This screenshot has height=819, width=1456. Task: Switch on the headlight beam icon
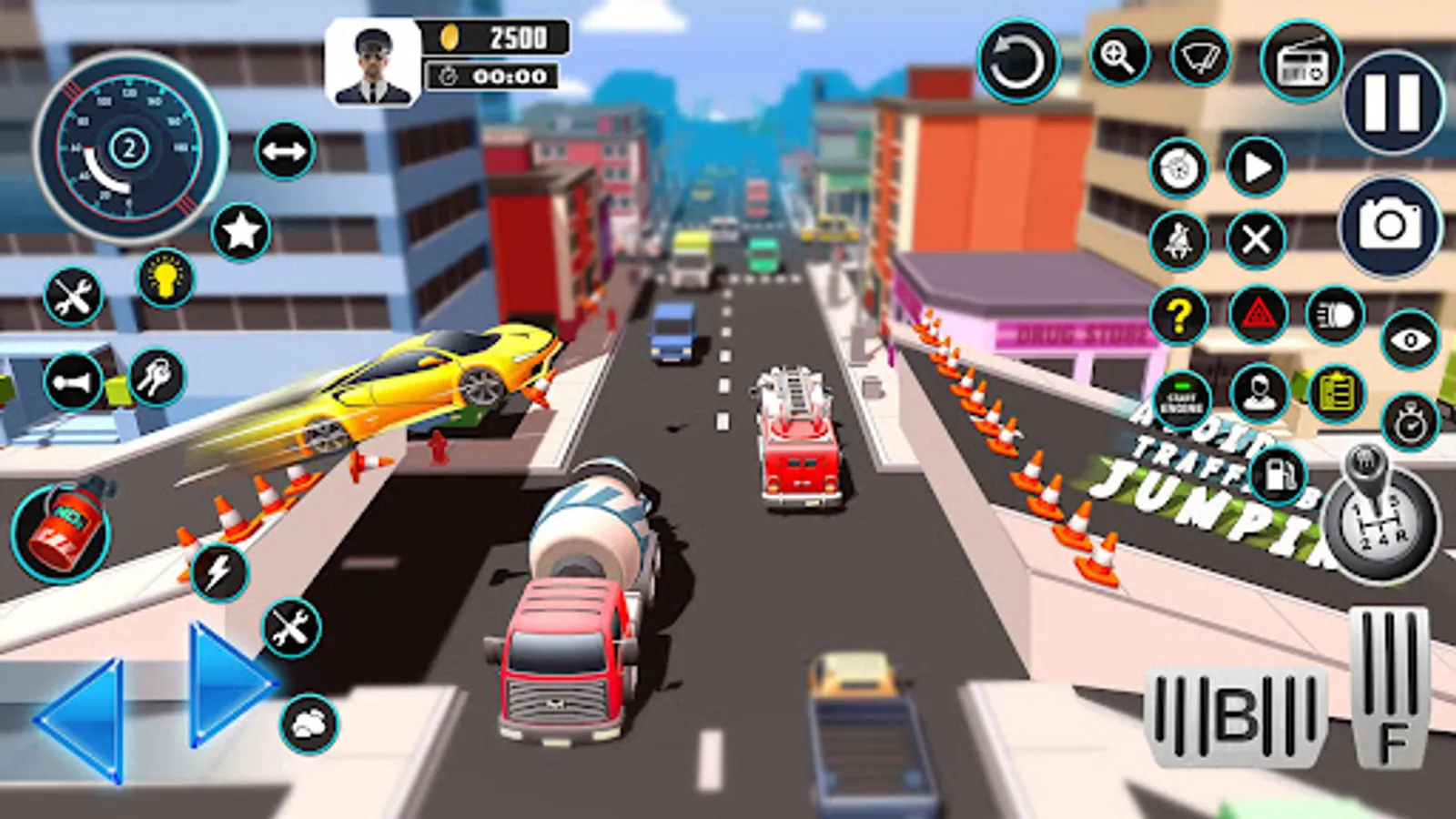(x=1334, y=315)
